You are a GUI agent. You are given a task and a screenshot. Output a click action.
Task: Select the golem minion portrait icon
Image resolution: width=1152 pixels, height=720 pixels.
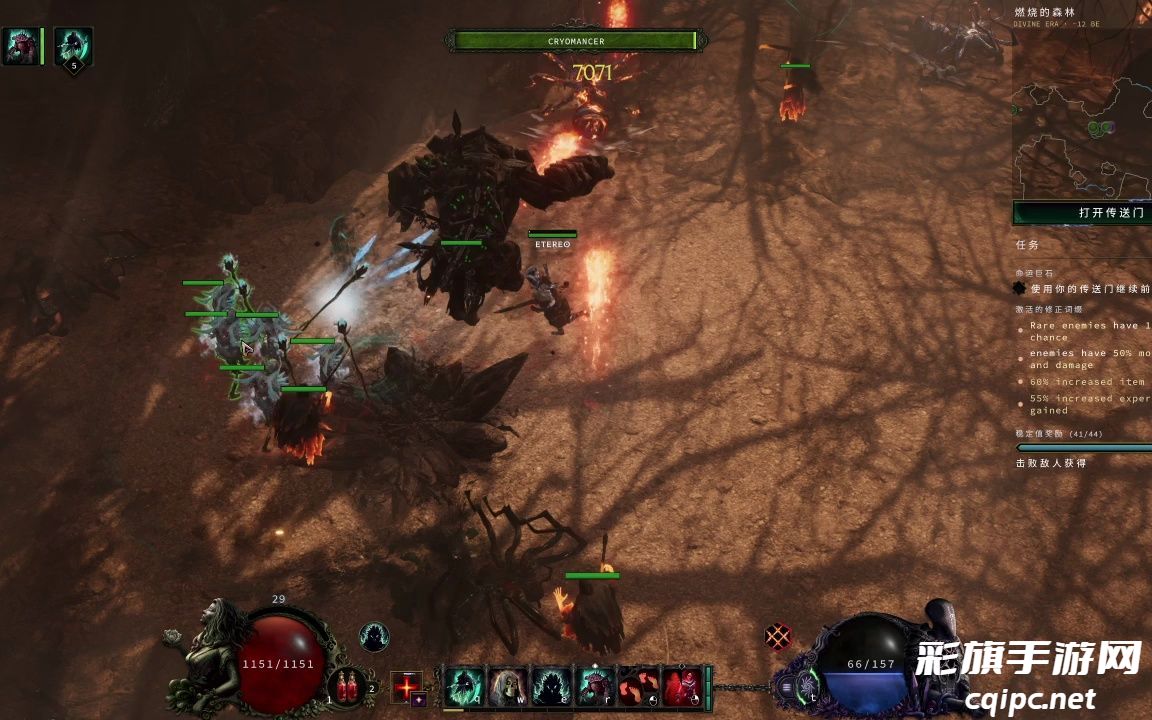click(20, 46)
